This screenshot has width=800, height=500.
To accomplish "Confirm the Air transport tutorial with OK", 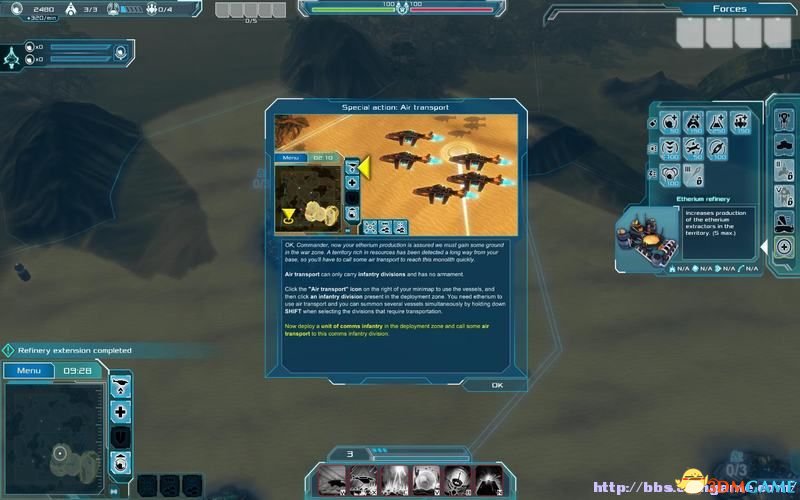I will [x=497, y=385].
